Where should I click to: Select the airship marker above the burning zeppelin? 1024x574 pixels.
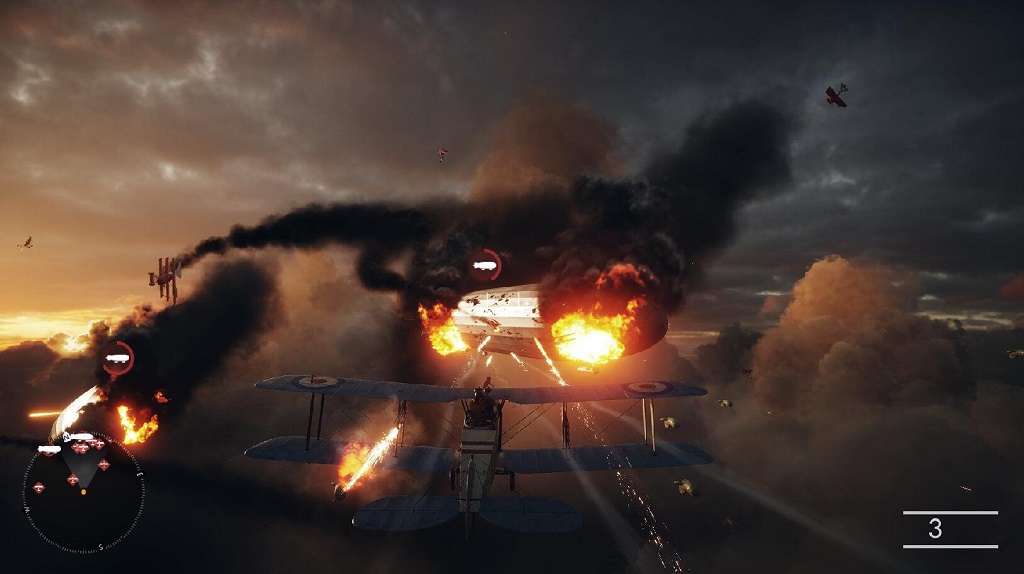[486, 265]
